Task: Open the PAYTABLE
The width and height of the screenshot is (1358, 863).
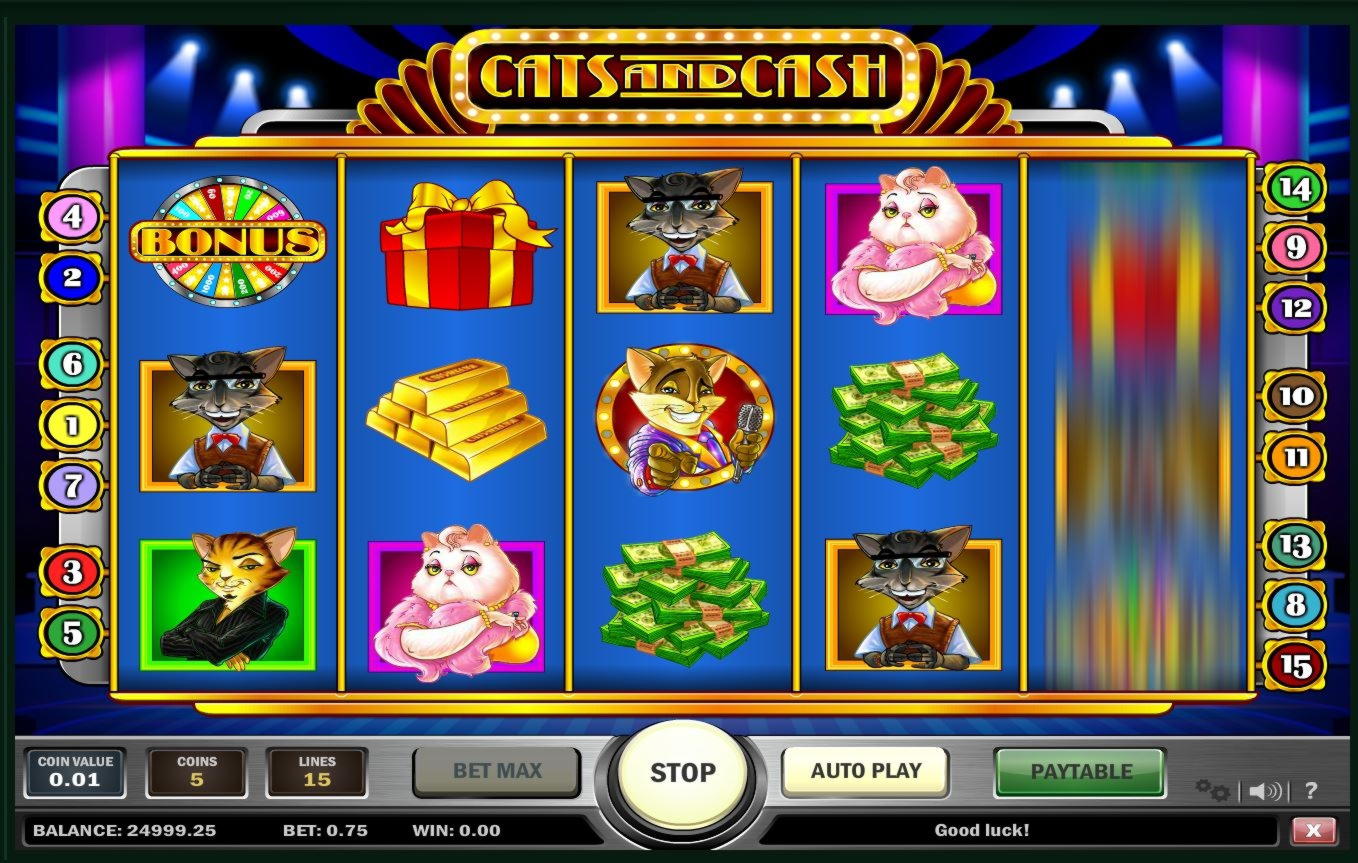Action: point(1080,772)
